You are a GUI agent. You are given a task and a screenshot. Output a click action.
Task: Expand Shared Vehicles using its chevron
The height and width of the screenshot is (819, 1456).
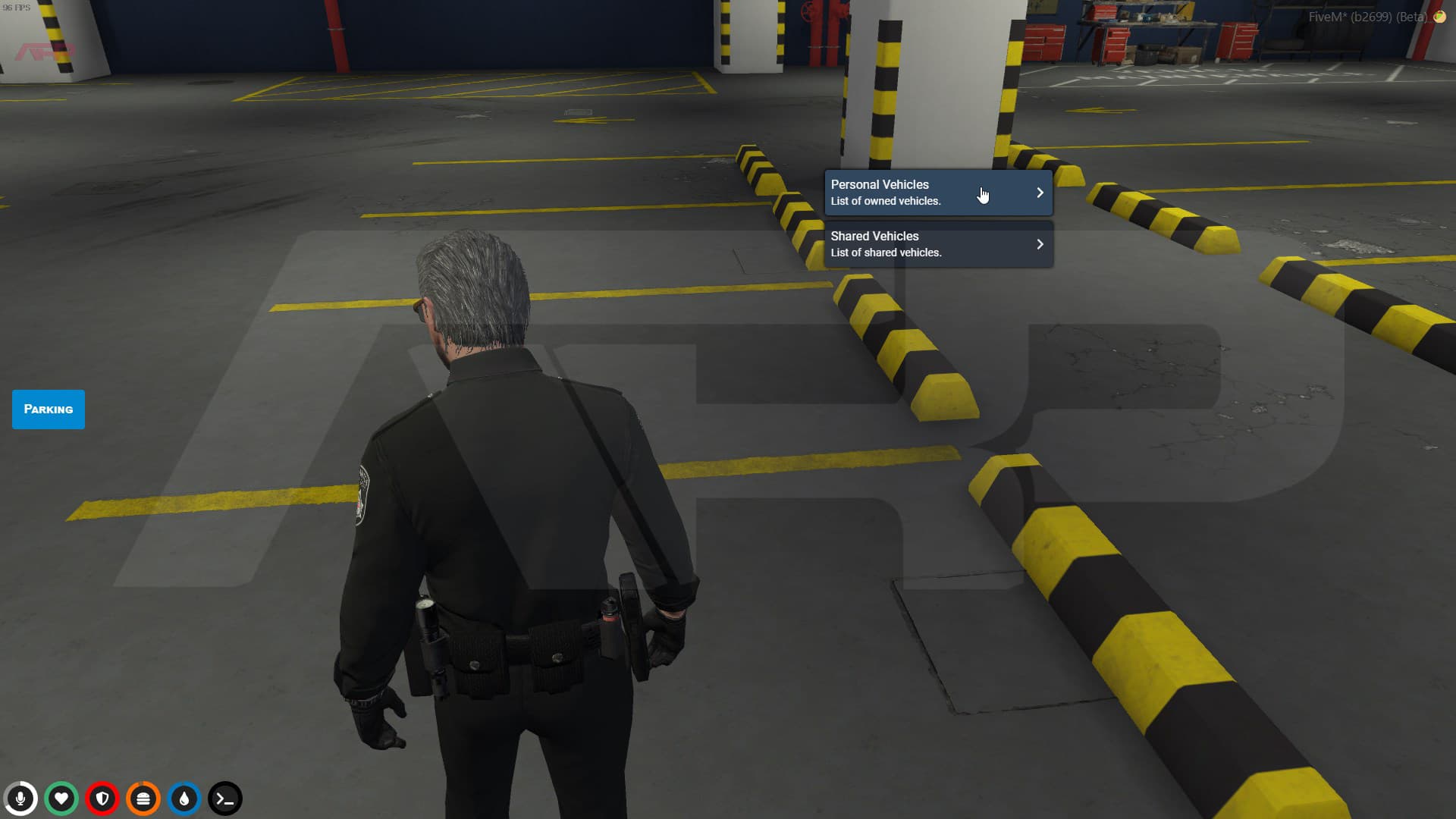(1040, 243)
